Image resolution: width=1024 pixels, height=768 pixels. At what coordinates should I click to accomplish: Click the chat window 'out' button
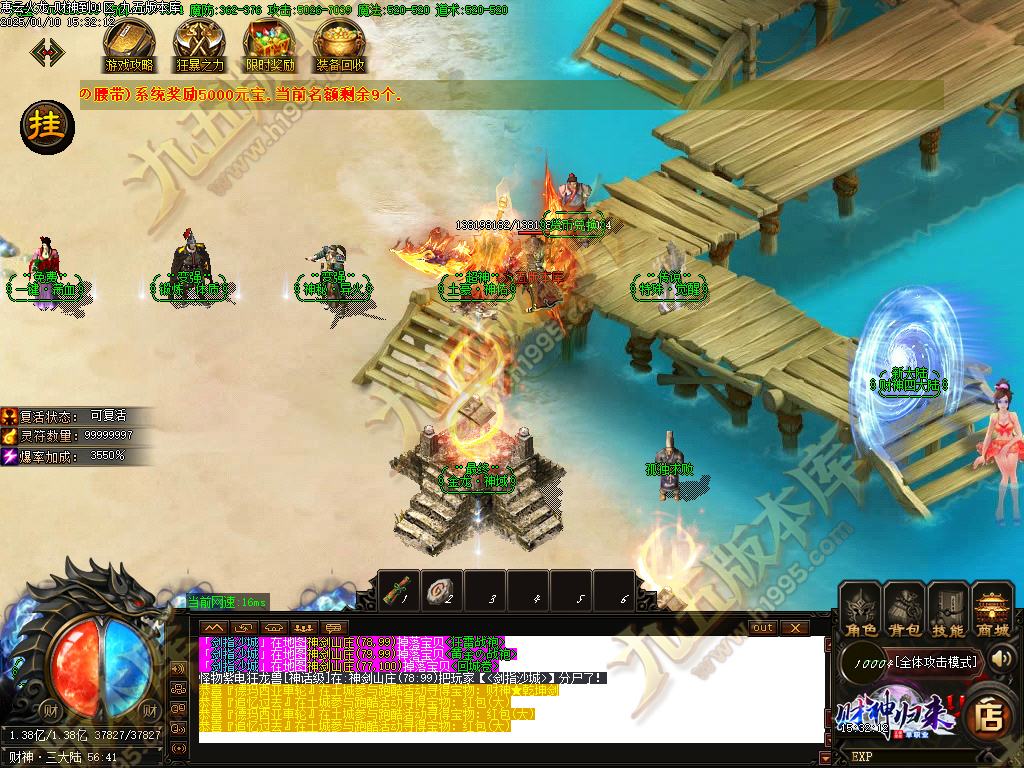click(x=762, y=627)
